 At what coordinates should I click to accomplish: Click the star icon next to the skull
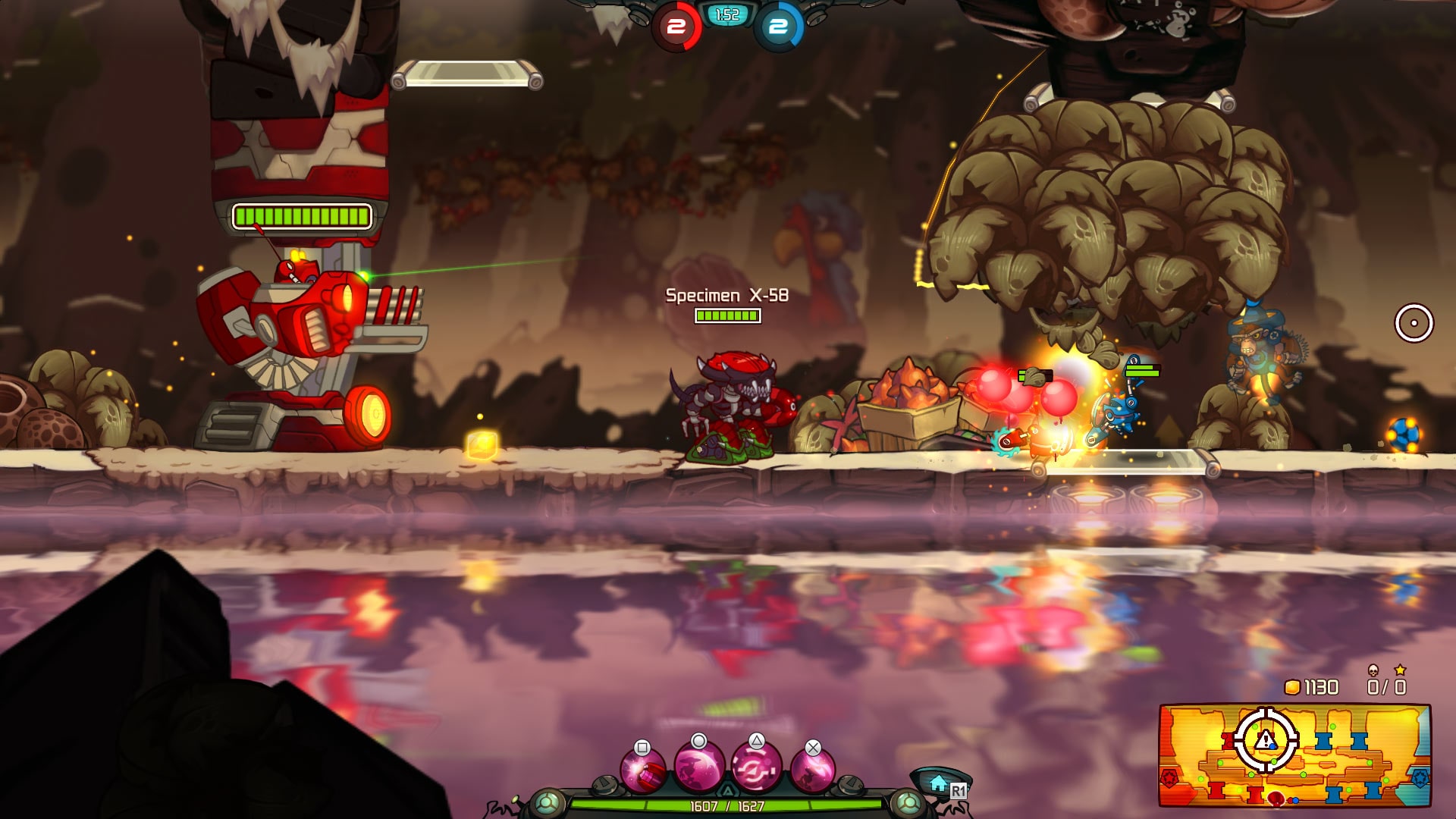(1401, 670)
